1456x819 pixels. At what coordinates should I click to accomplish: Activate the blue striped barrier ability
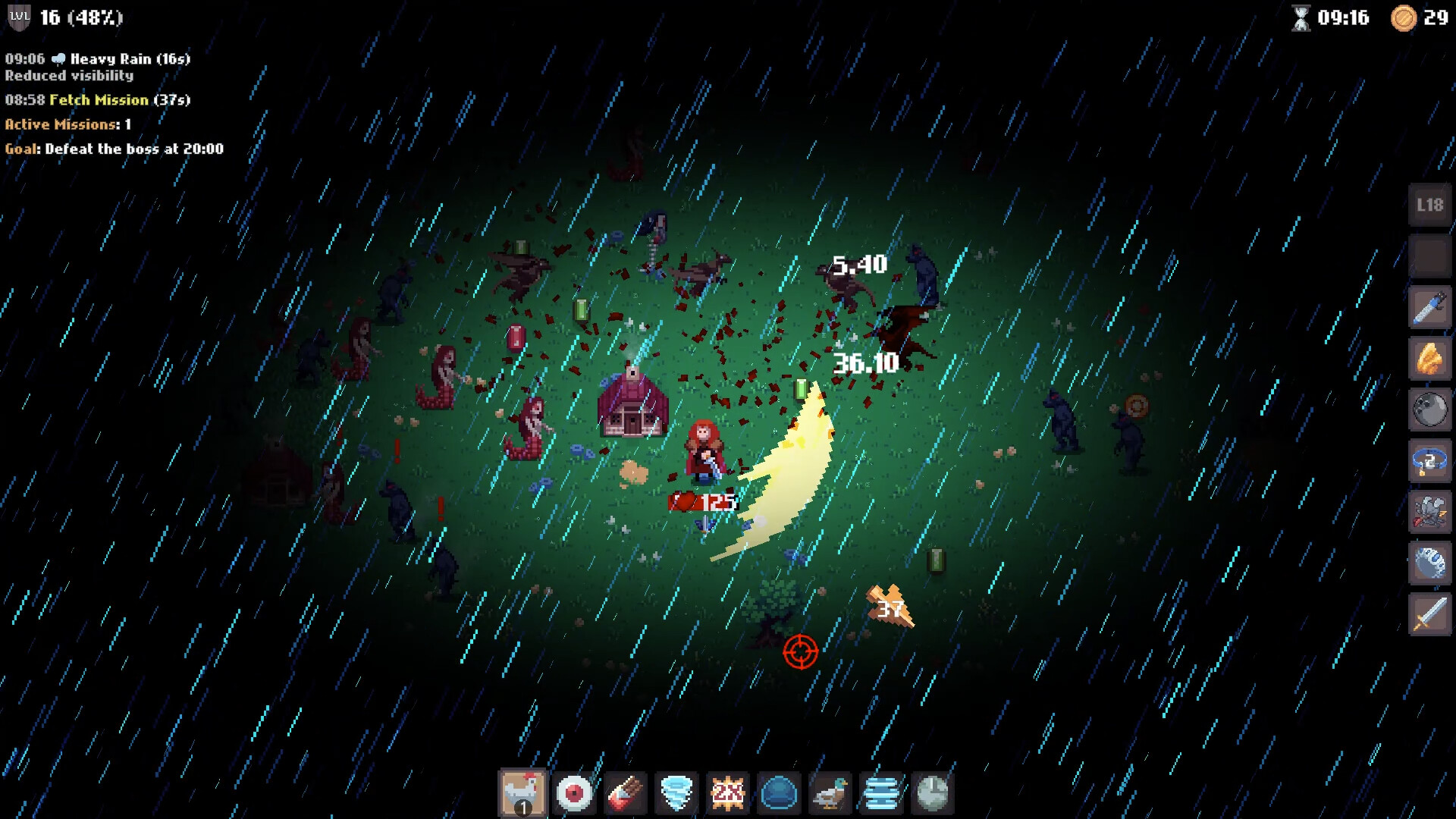click(x=881, y=793)
